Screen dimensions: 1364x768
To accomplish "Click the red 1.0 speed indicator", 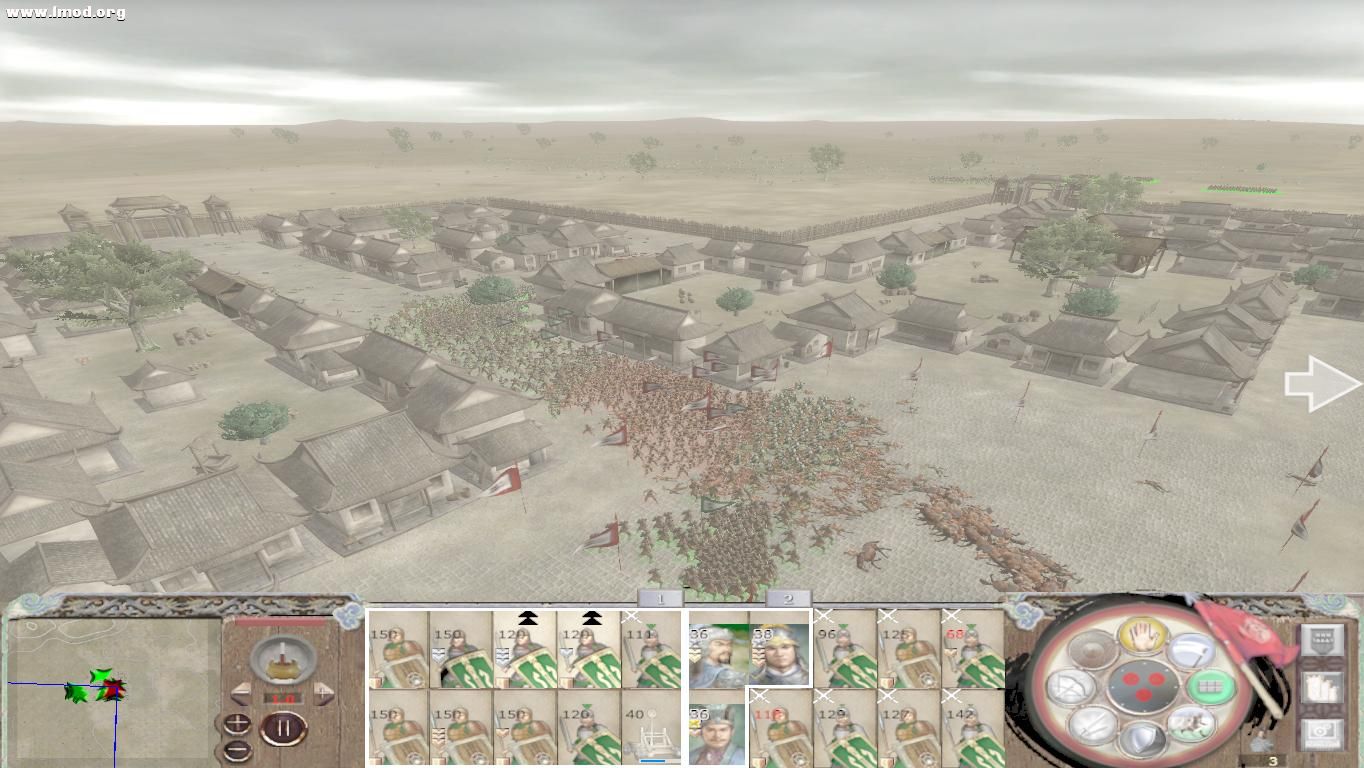I will [282, 700].
